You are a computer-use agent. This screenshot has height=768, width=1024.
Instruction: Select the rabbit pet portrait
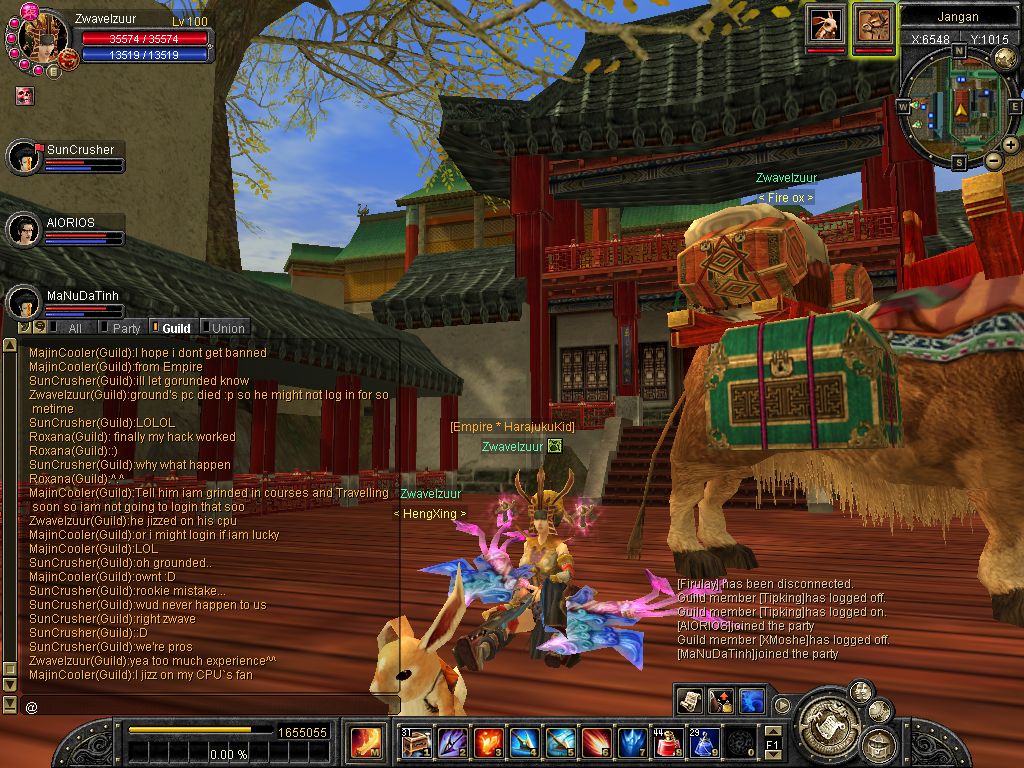826,25
